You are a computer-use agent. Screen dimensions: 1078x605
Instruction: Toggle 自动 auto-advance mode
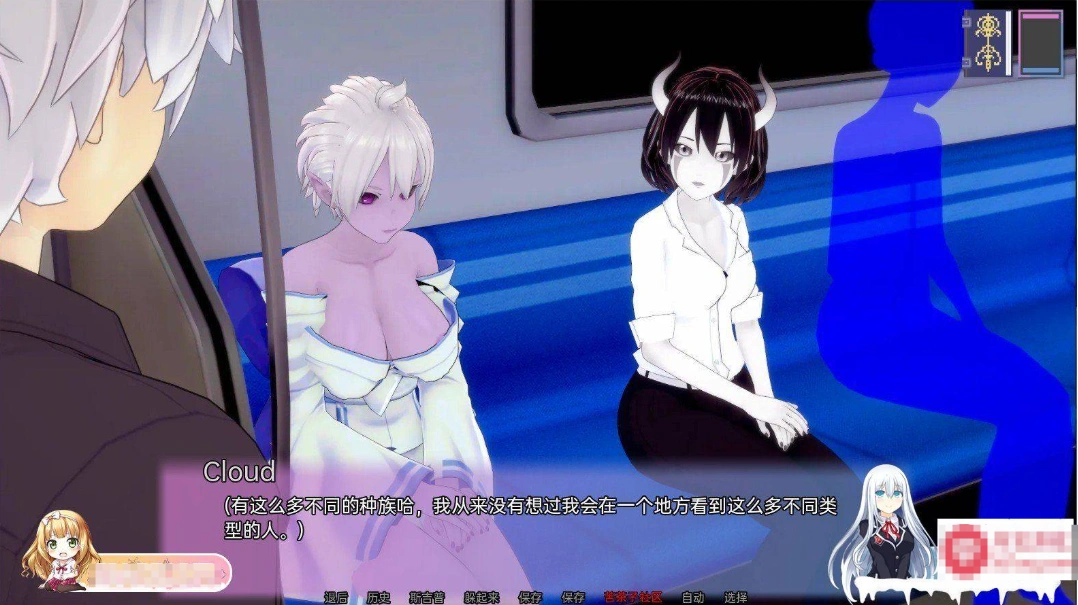[693, 597]
